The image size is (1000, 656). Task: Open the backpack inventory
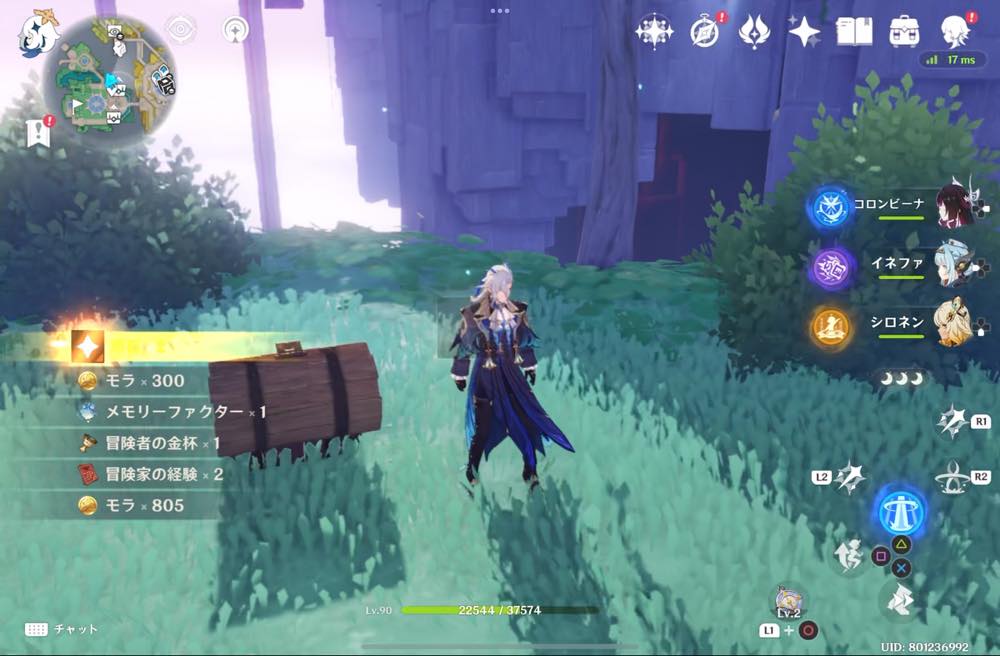coord(905,32)
